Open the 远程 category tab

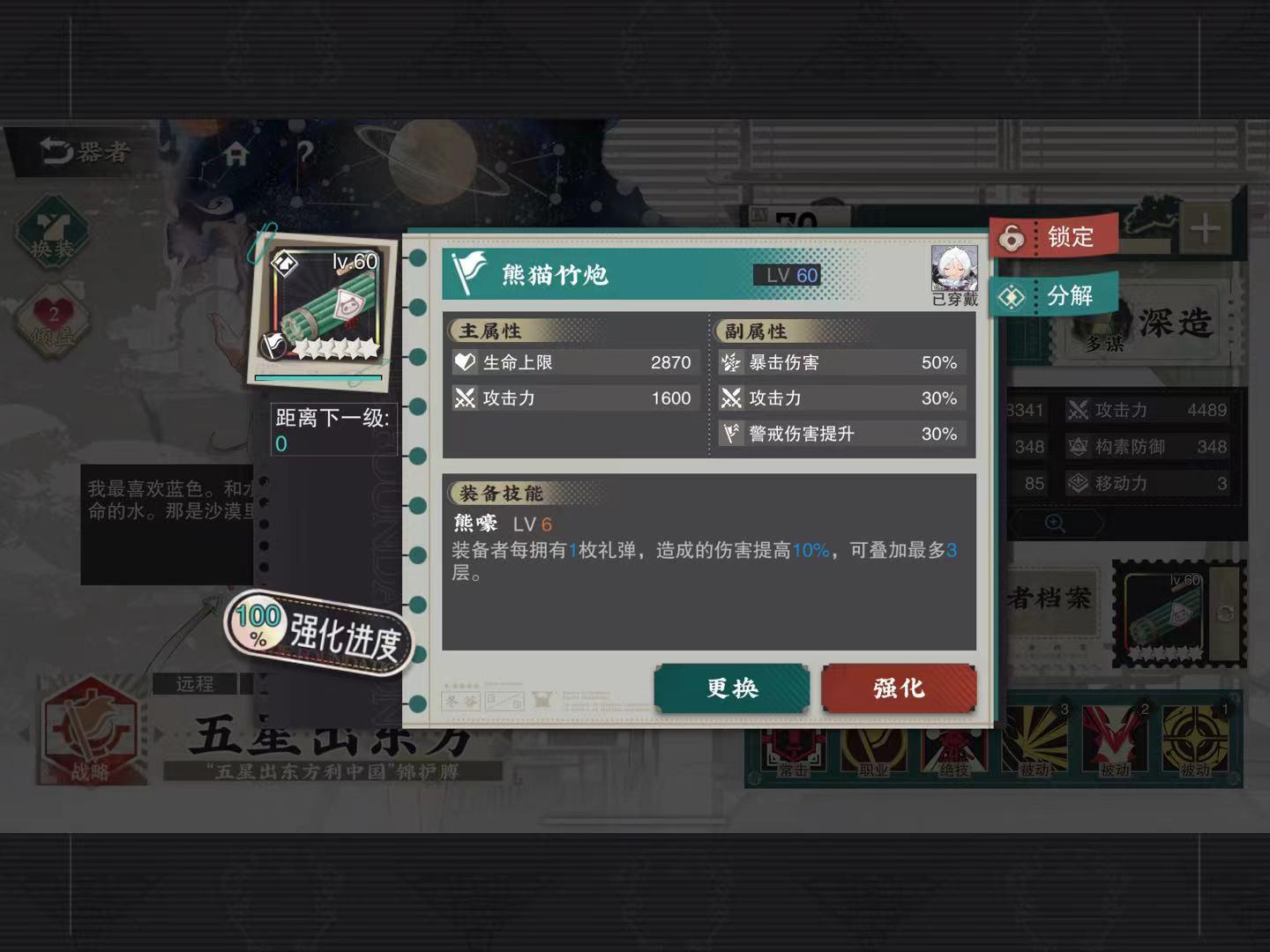[x=195, y=683]
